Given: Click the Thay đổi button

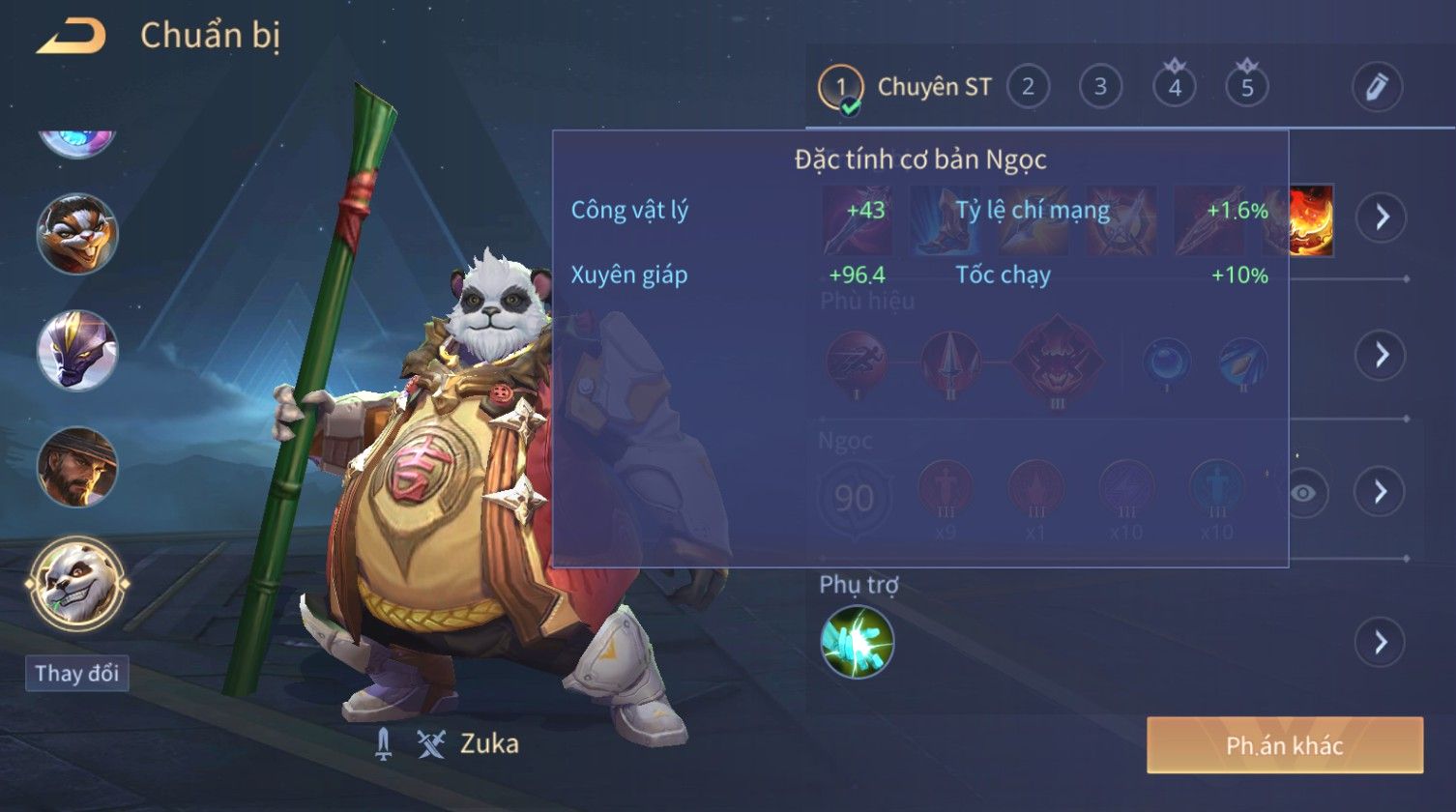Looking at the screenshot, I should [x=77, y=674].
